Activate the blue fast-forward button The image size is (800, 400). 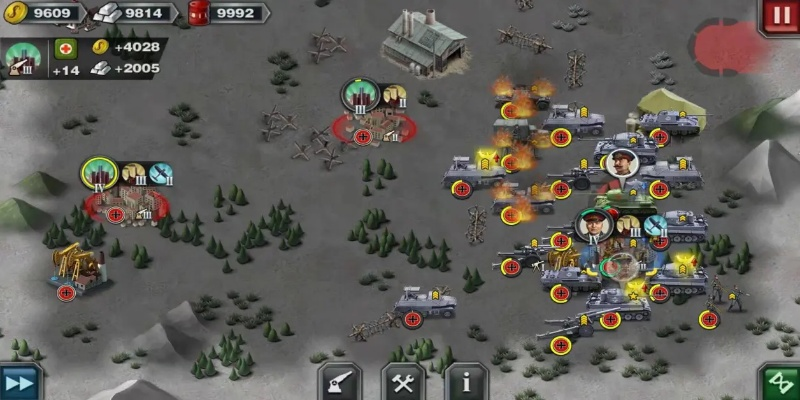20,382
